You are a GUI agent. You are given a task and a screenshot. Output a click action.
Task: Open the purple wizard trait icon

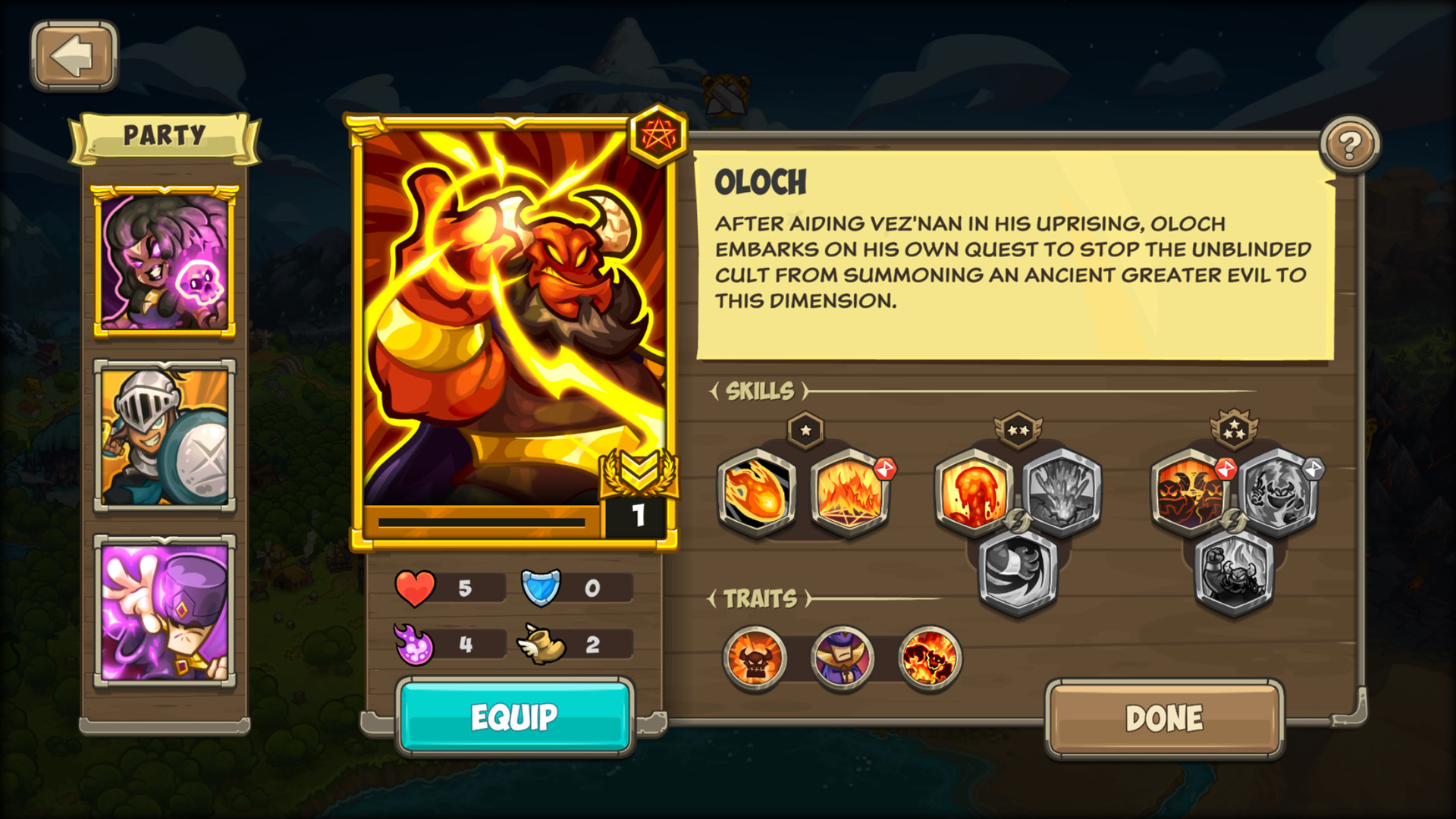(x=844, y=657)
